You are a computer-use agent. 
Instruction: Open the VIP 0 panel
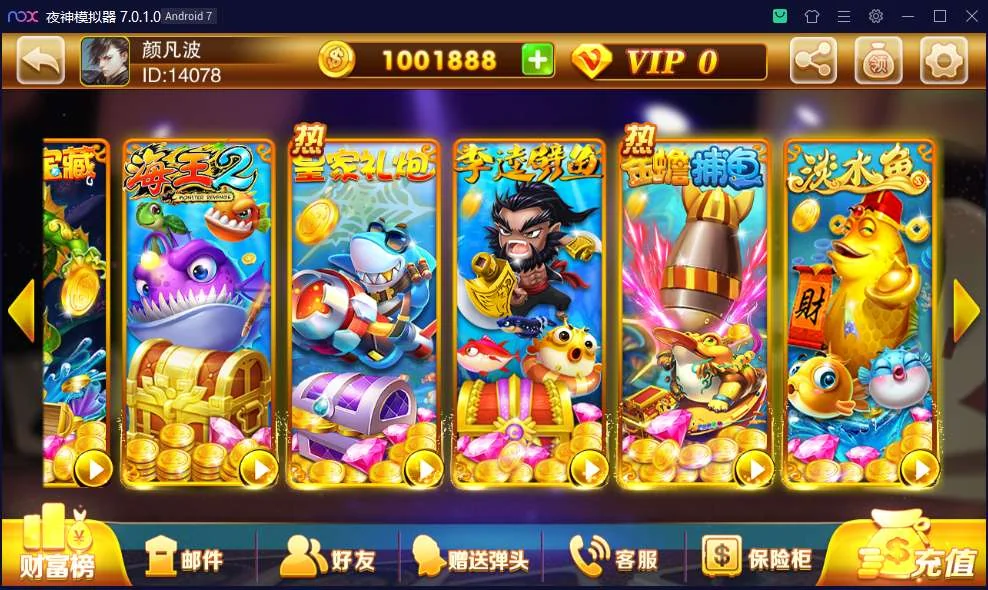point(668,61)
